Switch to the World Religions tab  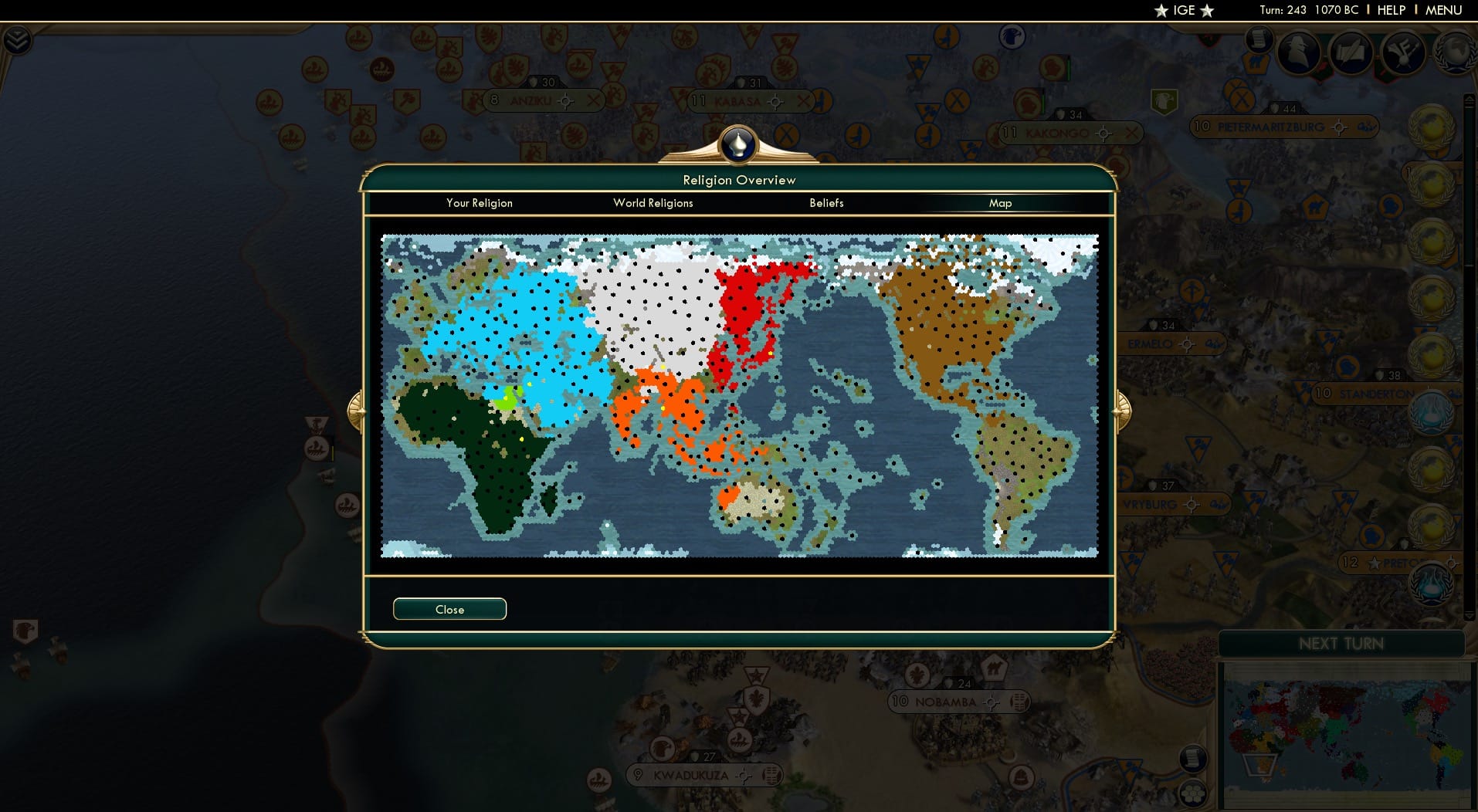pyautogui.click(x=653, y=203)
